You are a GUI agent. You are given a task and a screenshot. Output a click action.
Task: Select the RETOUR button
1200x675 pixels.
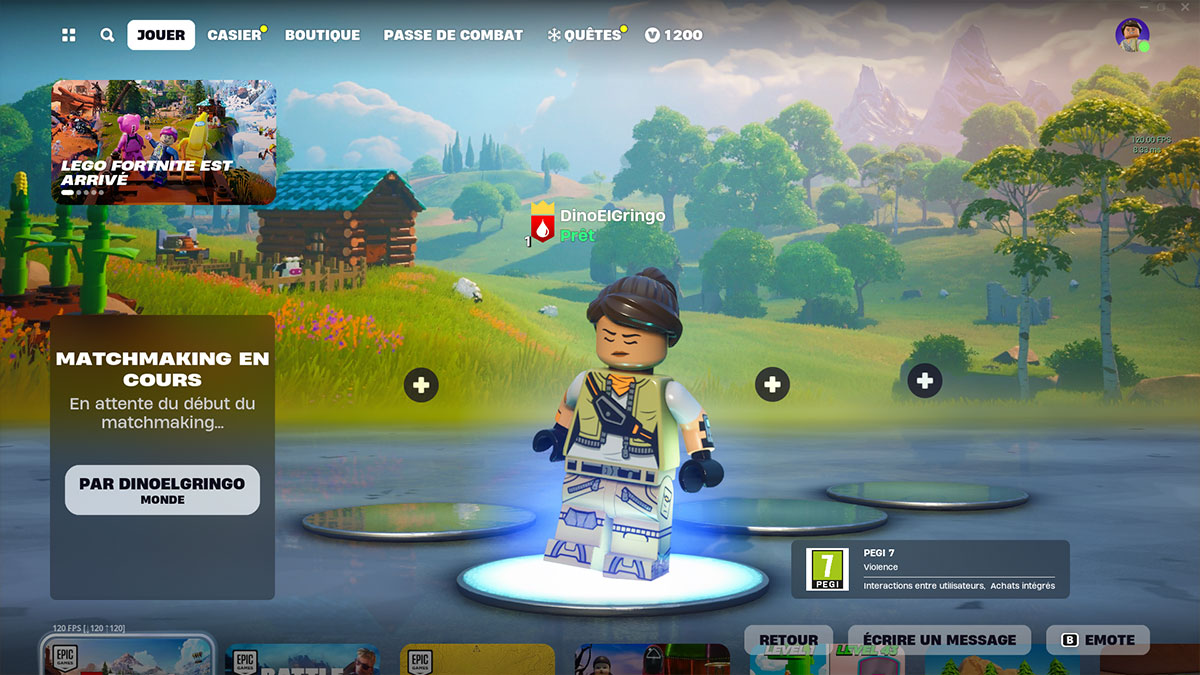click(x=788, y=640)
